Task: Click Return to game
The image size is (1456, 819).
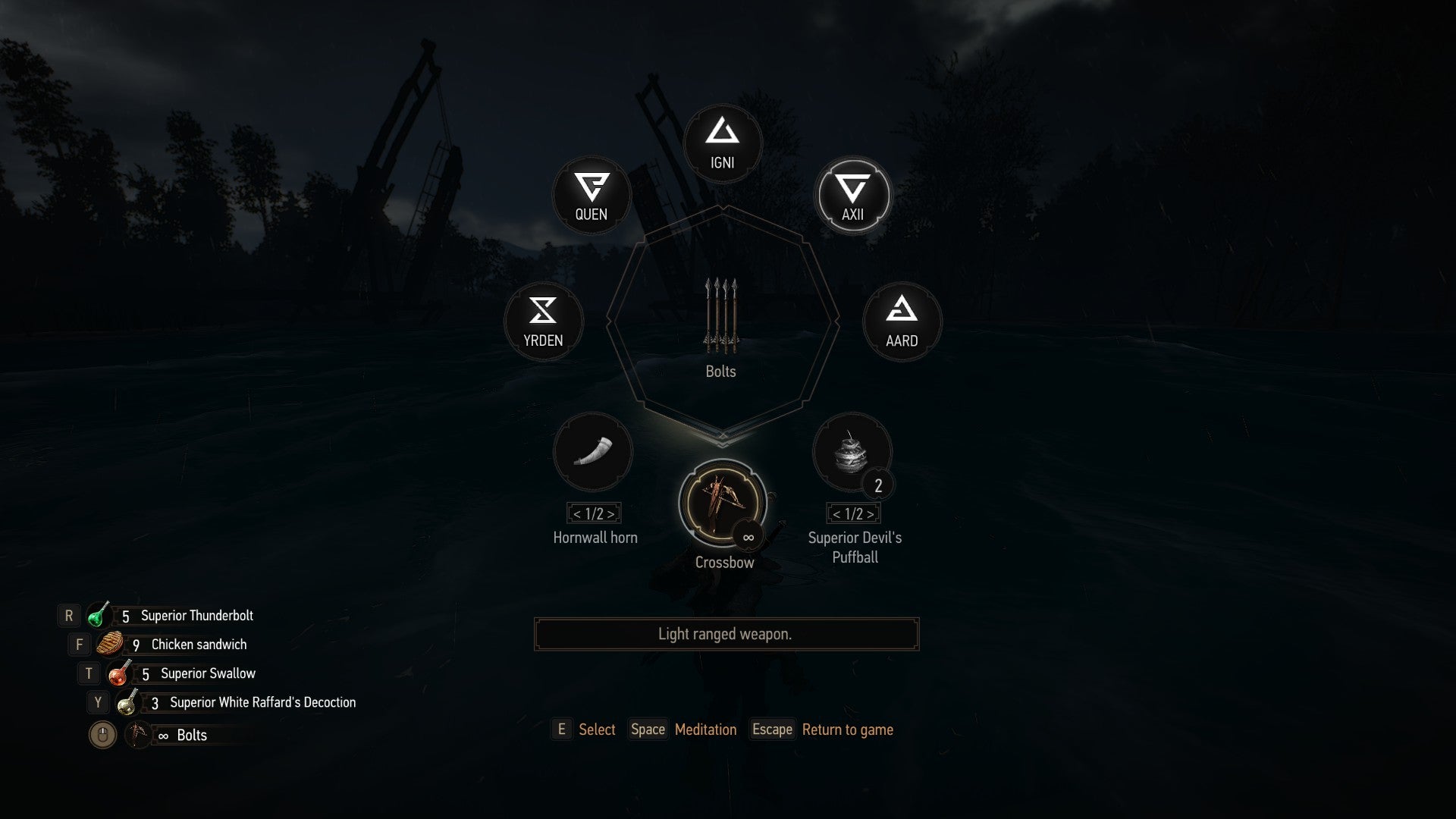Action: pos(847,730)
